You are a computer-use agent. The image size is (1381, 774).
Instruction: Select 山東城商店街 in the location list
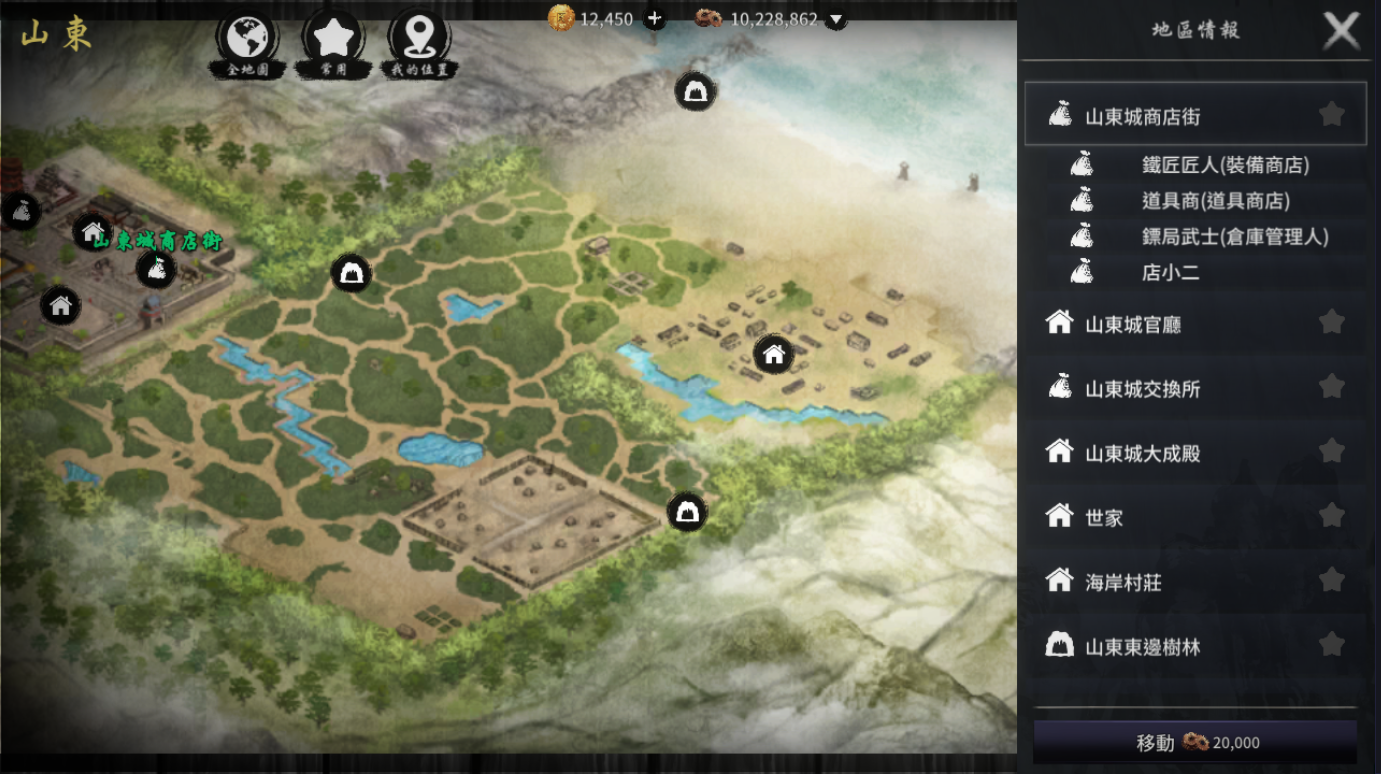pyautogui.click(x=1142, y=117)
